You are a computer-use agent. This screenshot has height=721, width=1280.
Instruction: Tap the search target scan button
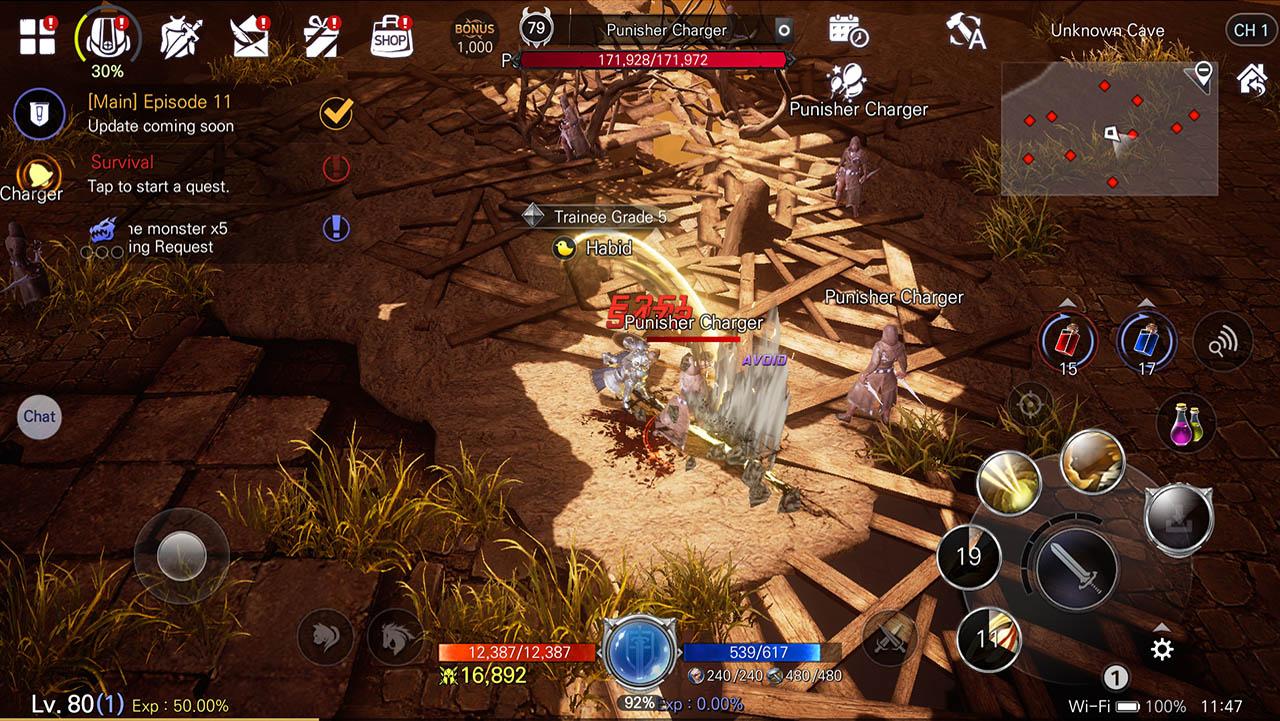coord(1222,342)
